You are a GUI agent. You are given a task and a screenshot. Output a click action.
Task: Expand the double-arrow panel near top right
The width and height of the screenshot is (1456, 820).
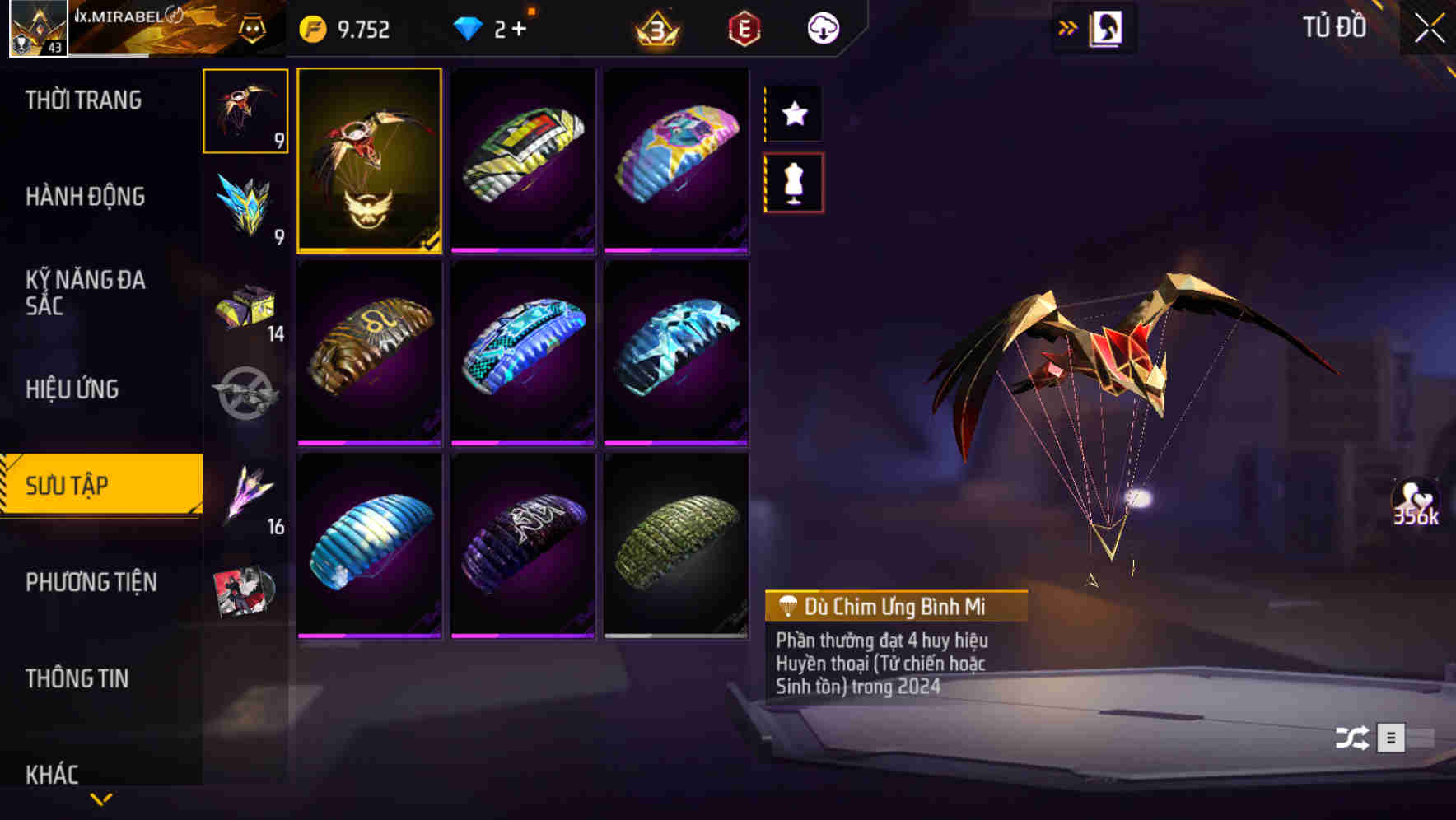pyautogui.click(x=1068, y=26)
